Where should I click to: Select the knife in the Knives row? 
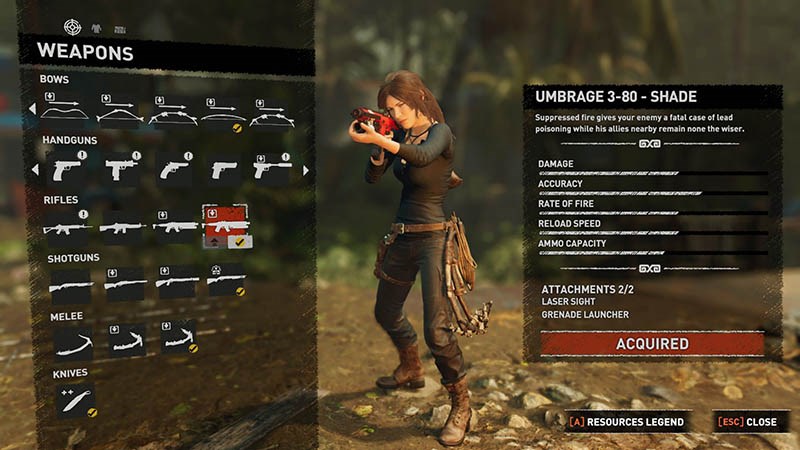coord(74,400)
